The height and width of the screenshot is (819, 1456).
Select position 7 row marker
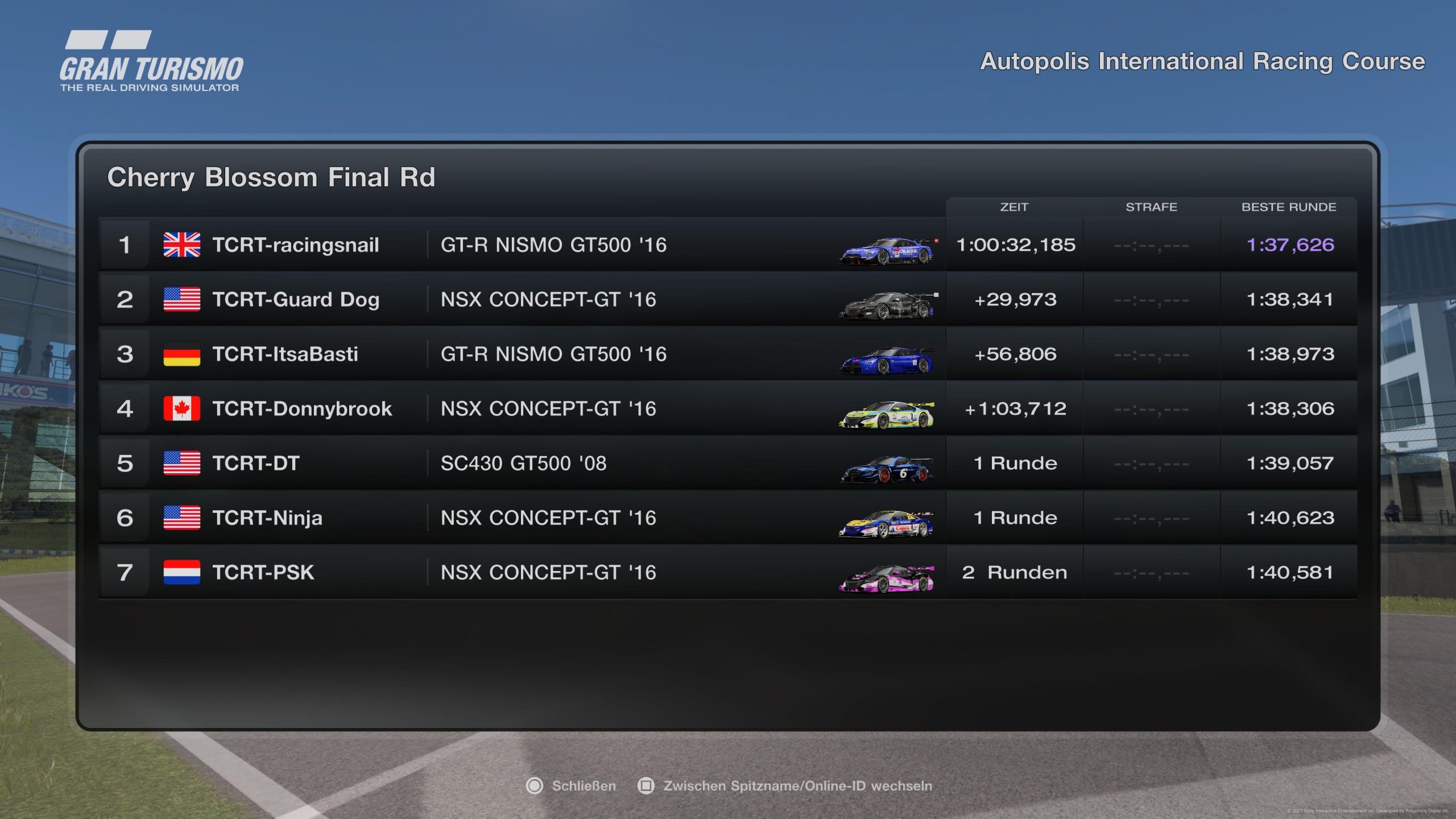(126, 573)
